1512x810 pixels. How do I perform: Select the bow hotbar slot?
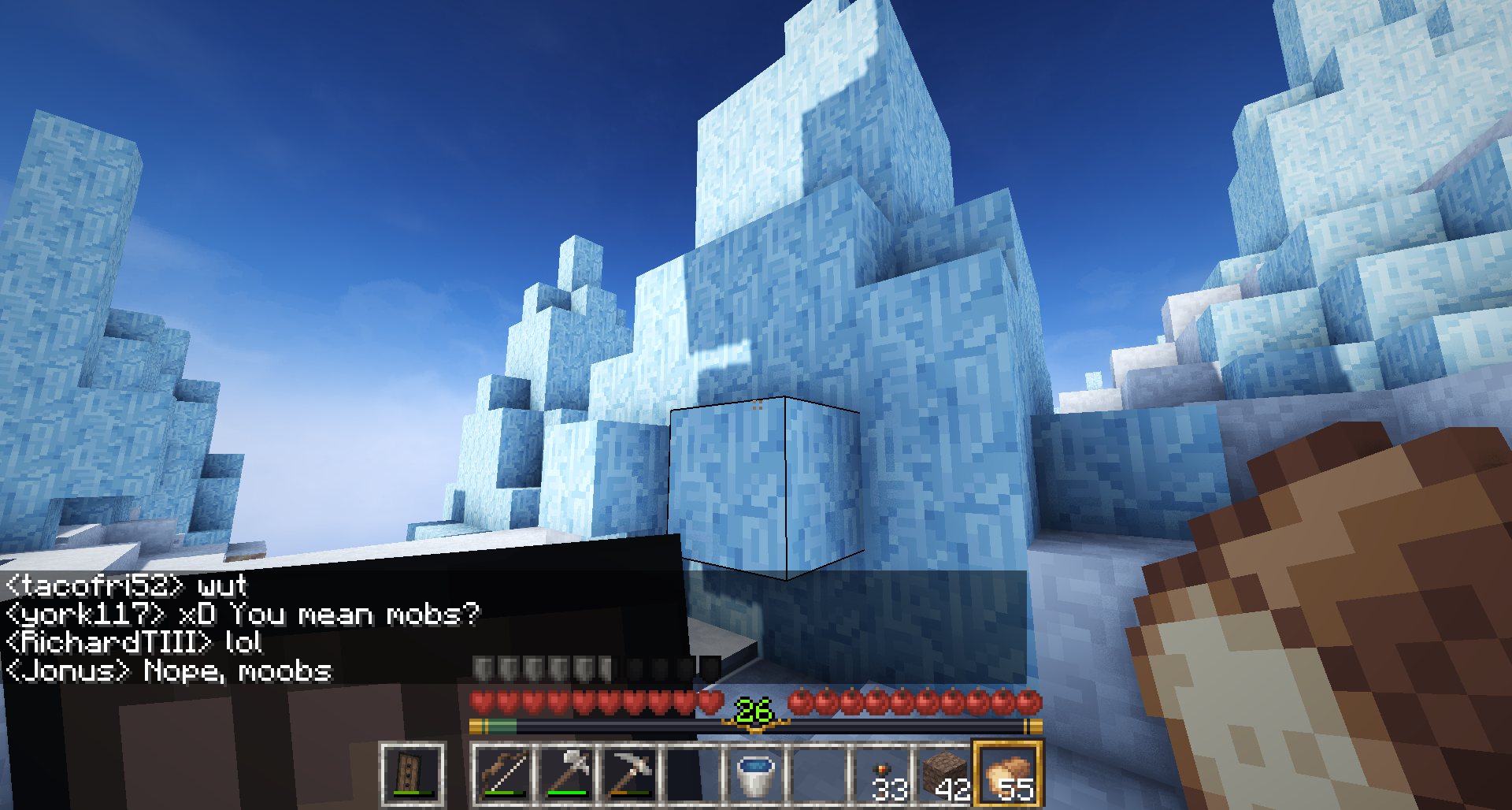click(x=503, y=774)
